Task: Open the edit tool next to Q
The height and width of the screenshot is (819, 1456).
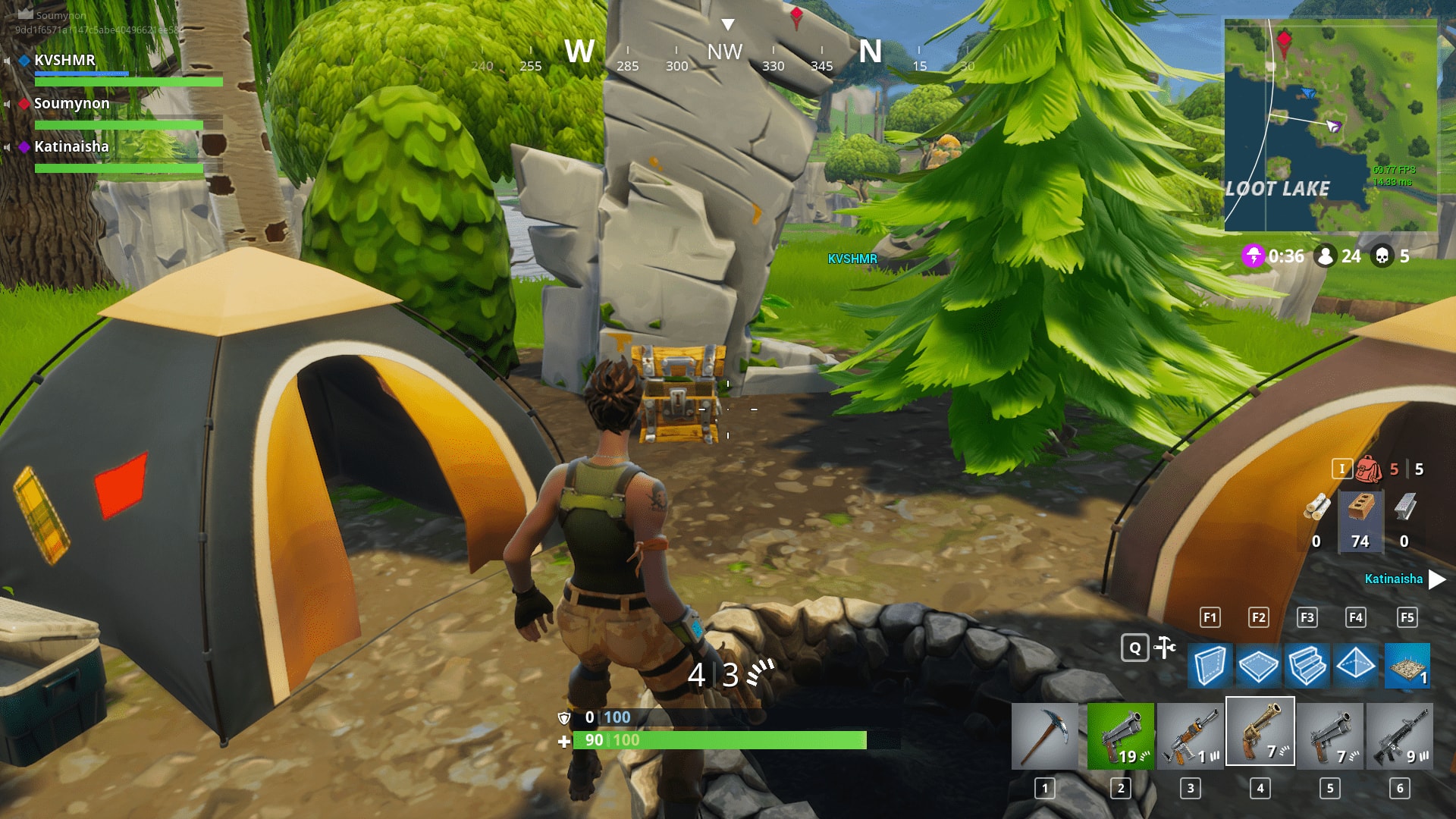Action: [x=1163, y=646]
